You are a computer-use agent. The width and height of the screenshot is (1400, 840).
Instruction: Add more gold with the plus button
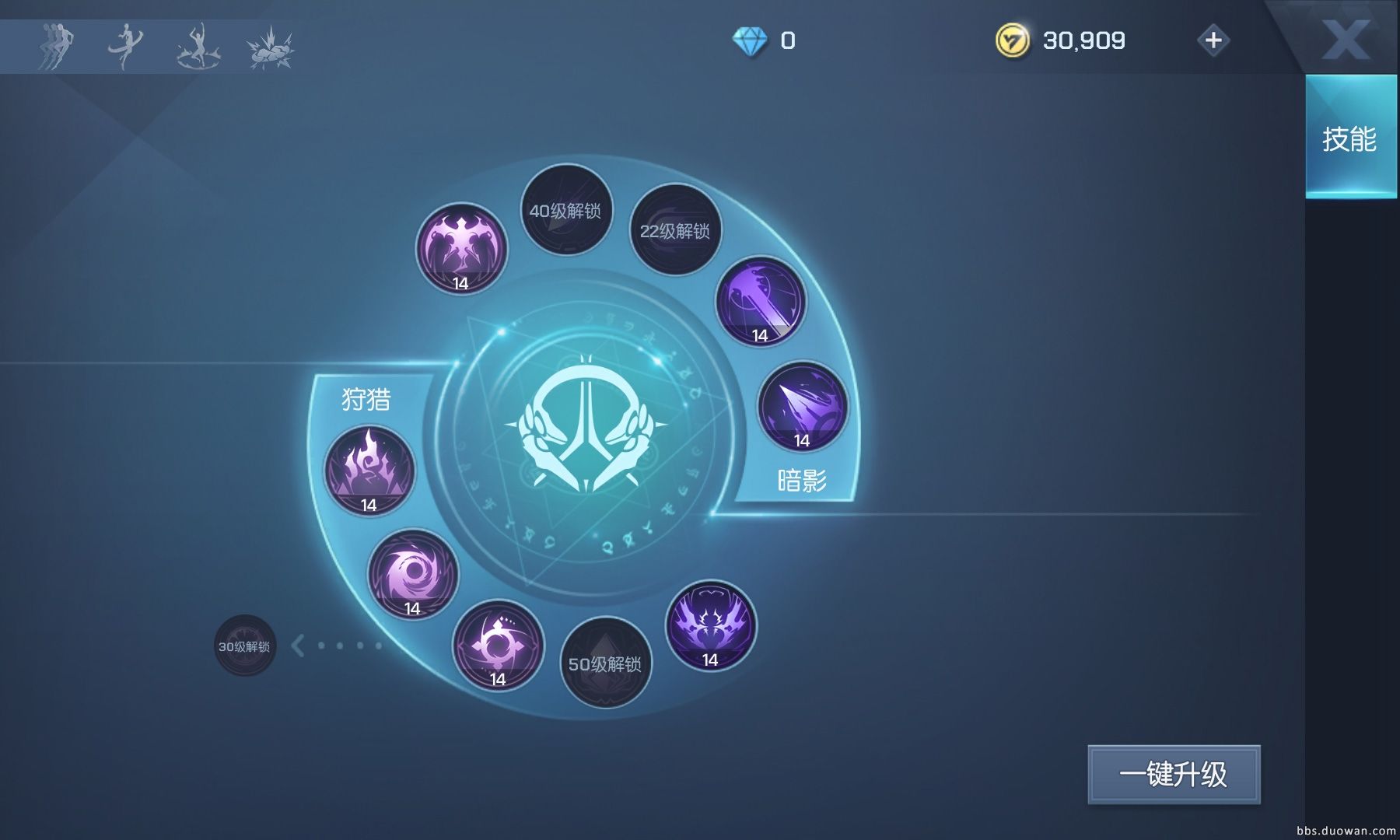pyautogui.click(x=1213, y=40)
